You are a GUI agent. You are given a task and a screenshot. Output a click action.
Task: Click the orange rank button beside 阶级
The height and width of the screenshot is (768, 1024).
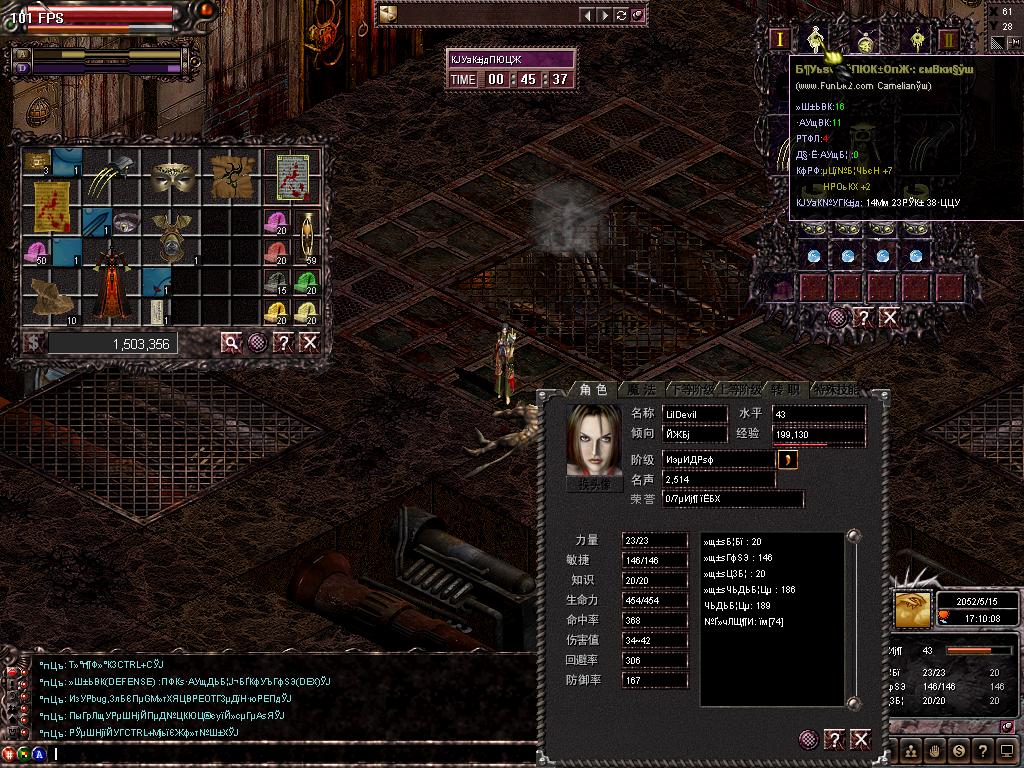coord(788,459)
